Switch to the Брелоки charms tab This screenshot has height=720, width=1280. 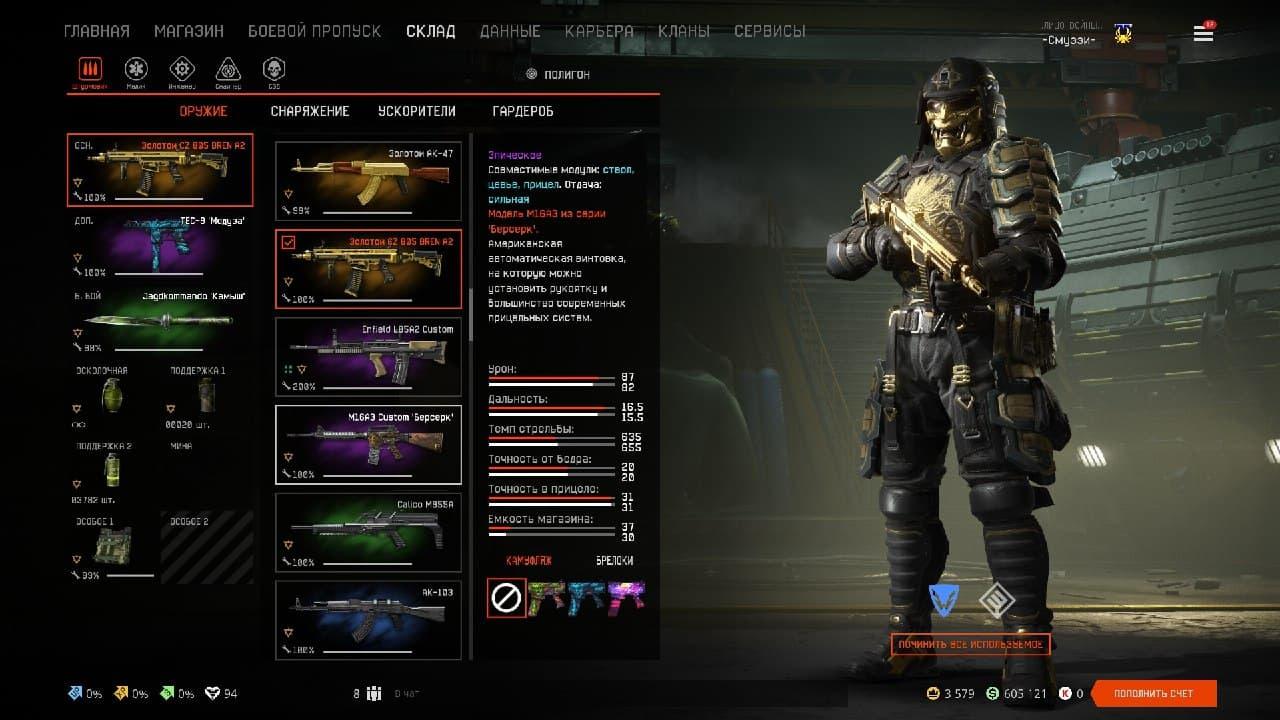614,561
